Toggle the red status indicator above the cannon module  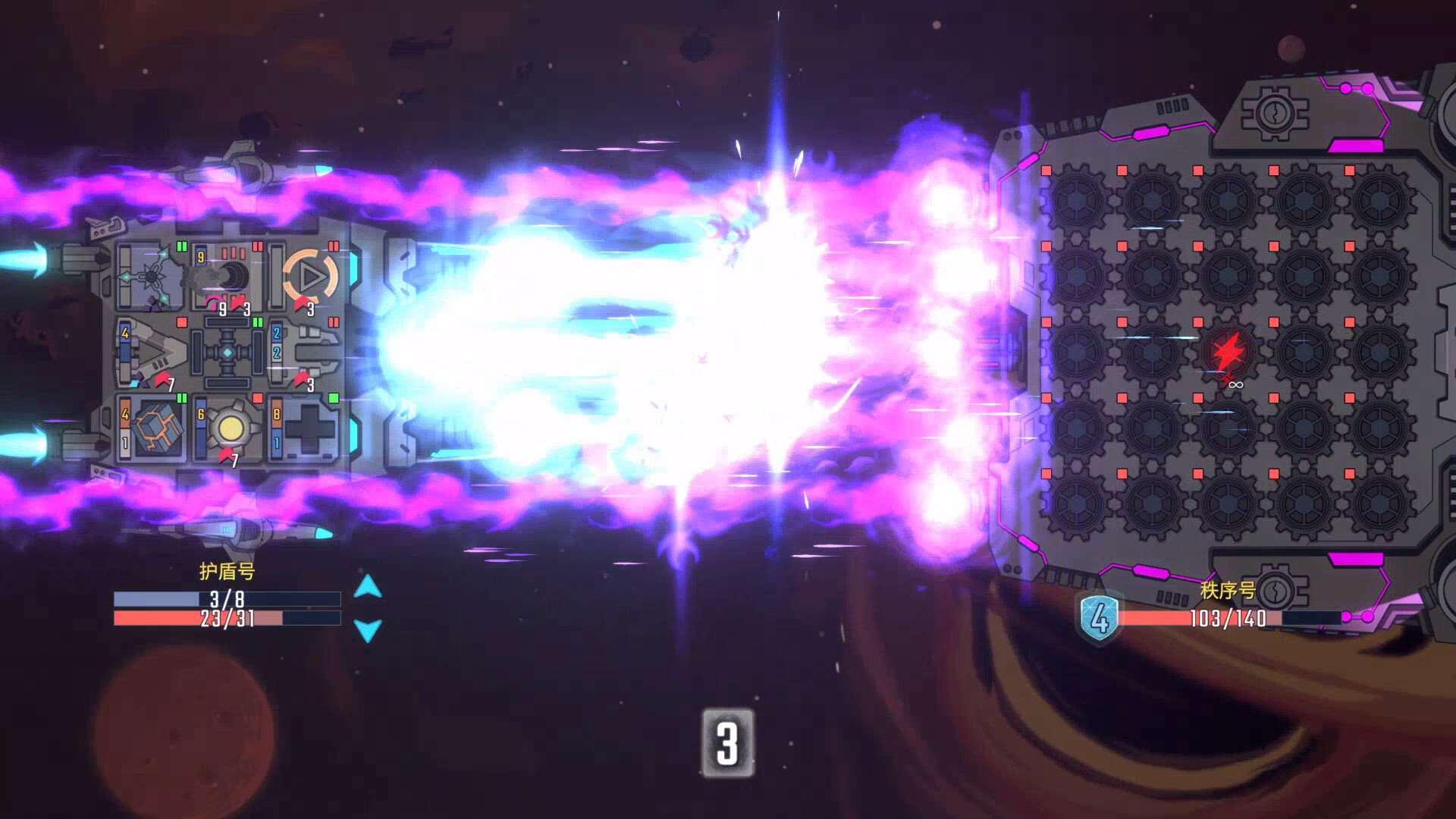point(257,245)
